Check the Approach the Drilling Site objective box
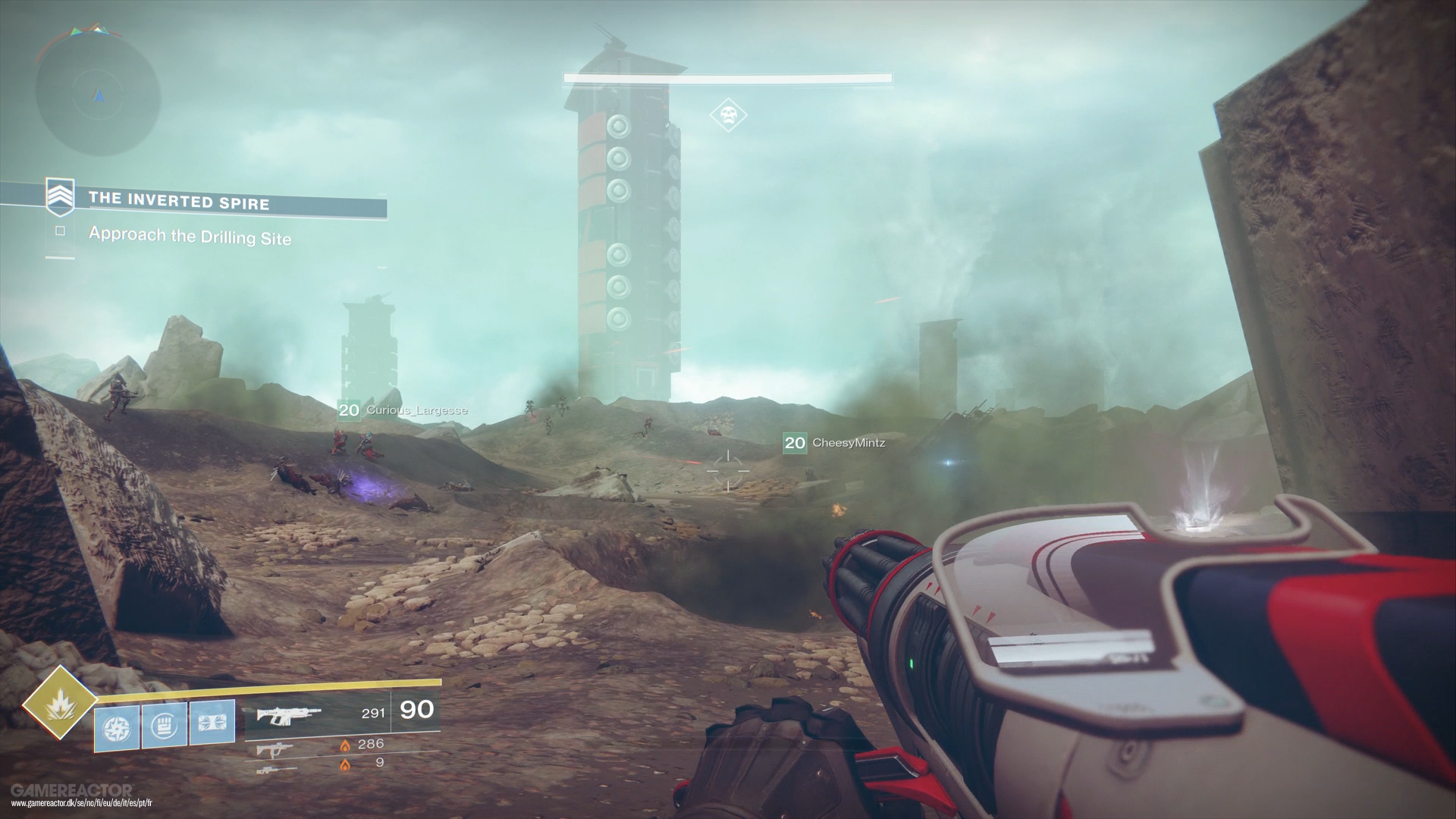 [x=60, y=231]
